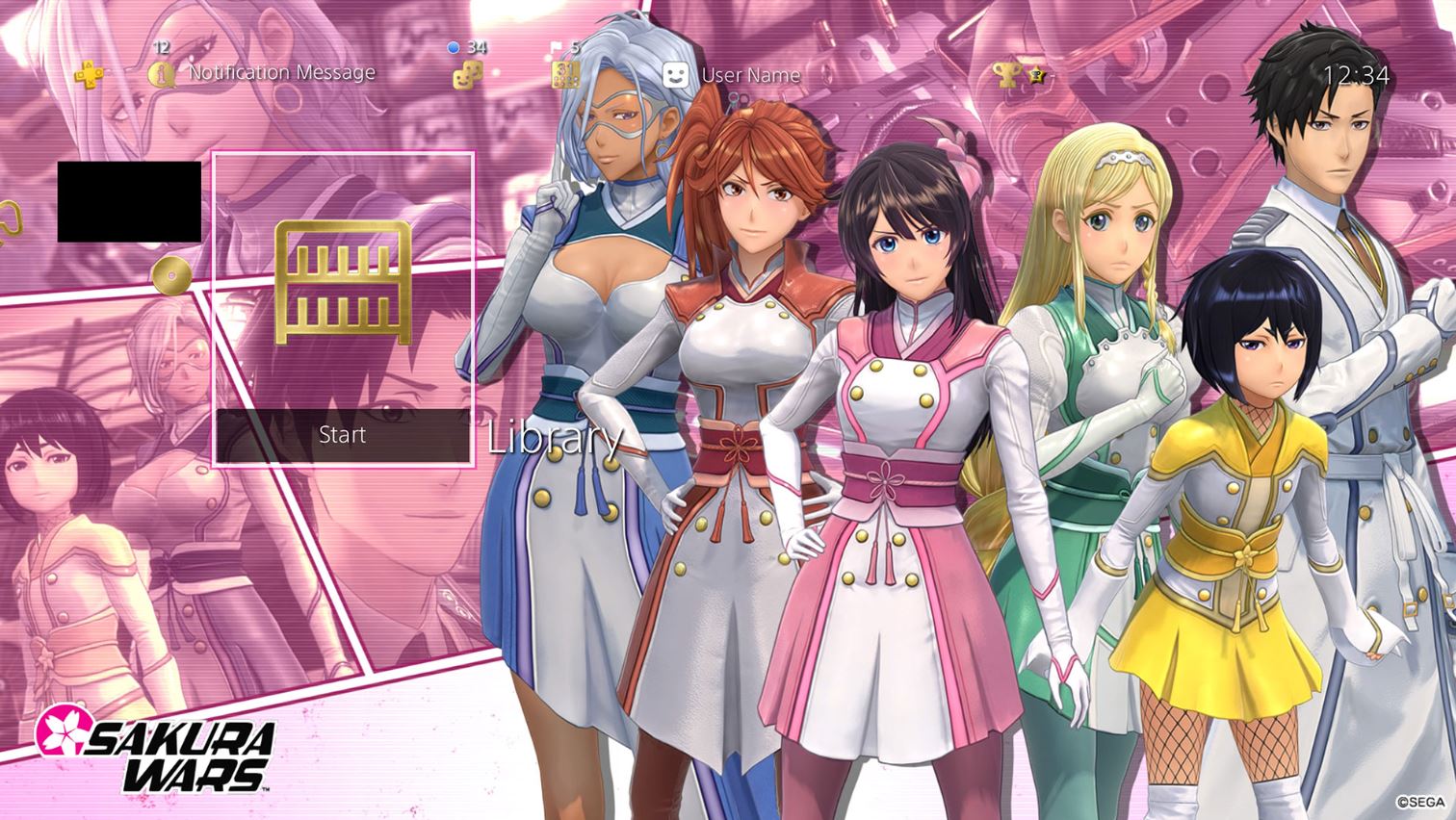Click the blue online status dot
This screenshot has height=820, width=1456.
453,44
